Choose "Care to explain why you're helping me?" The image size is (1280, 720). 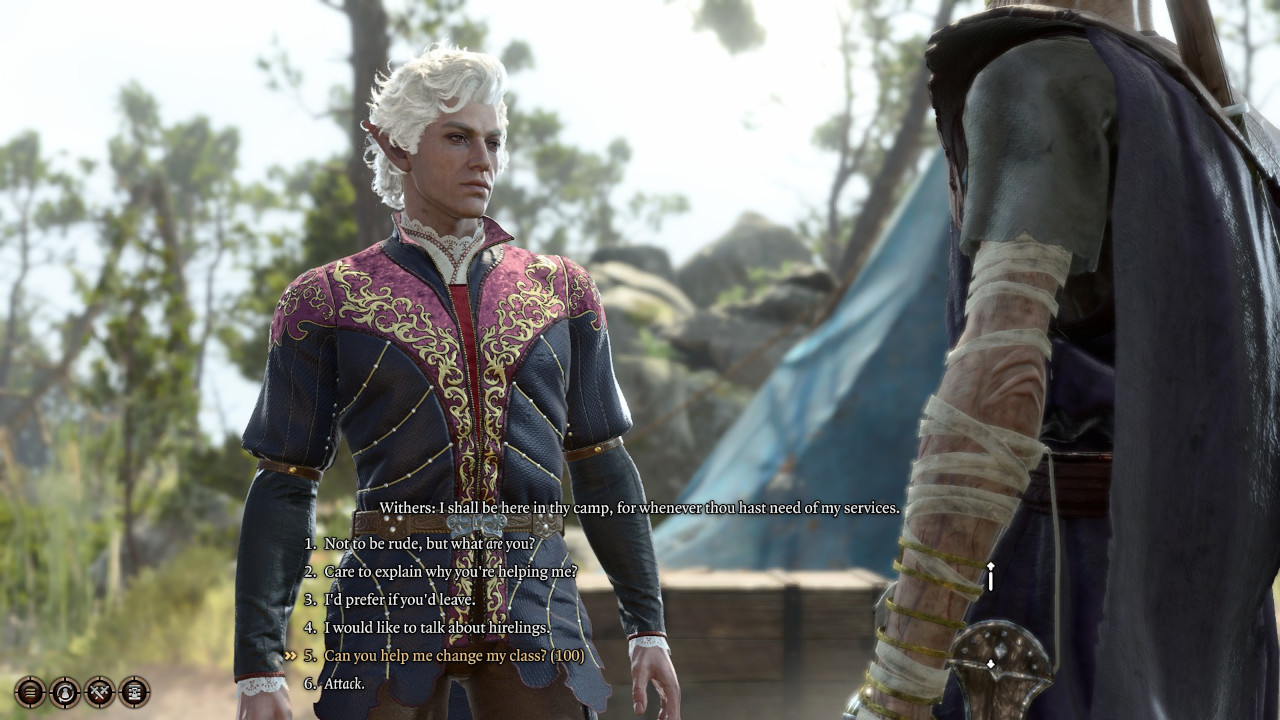tap(450, 572)
